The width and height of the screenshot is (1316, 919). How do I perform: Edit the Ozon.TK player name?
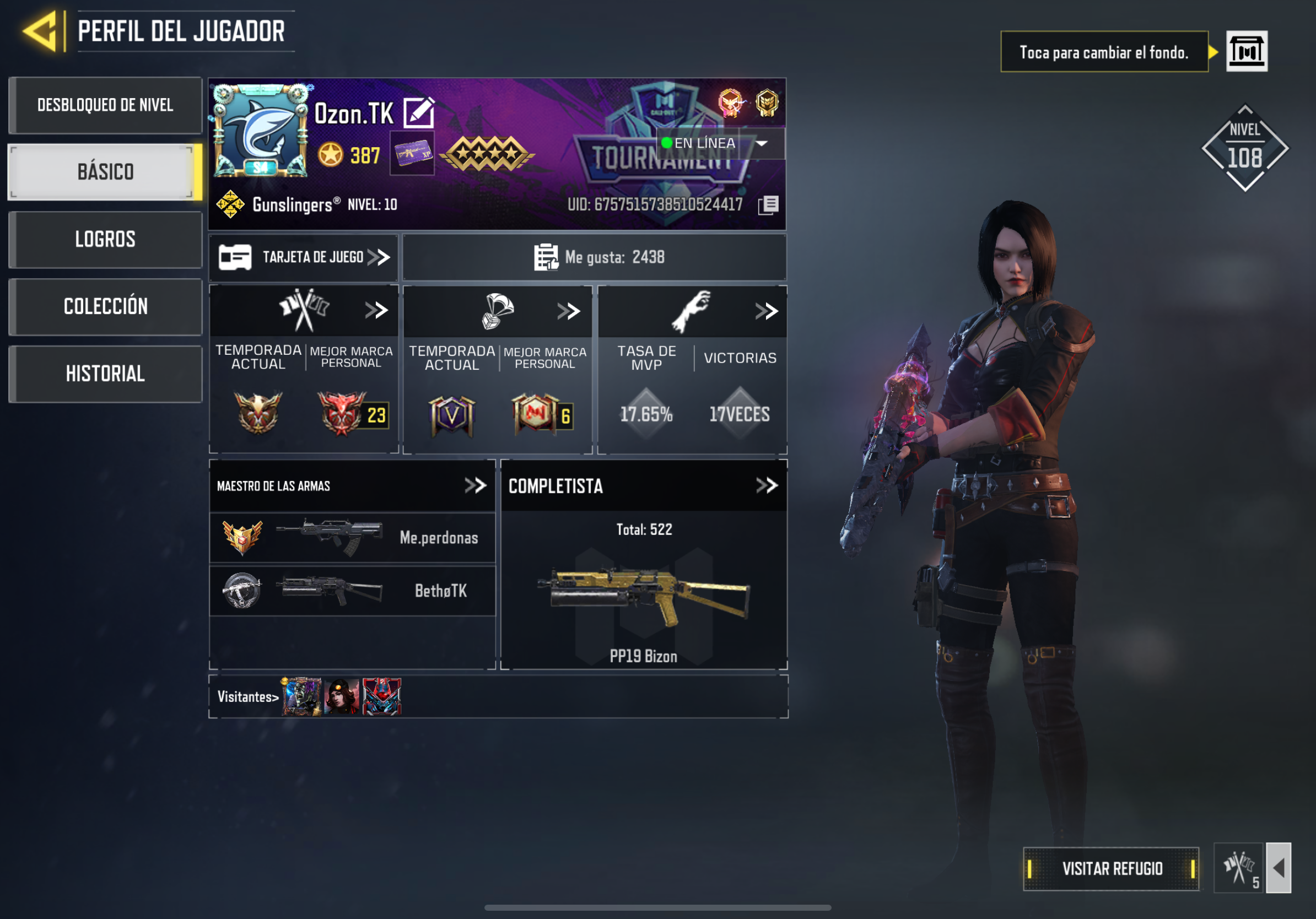[x=418, y=112]
